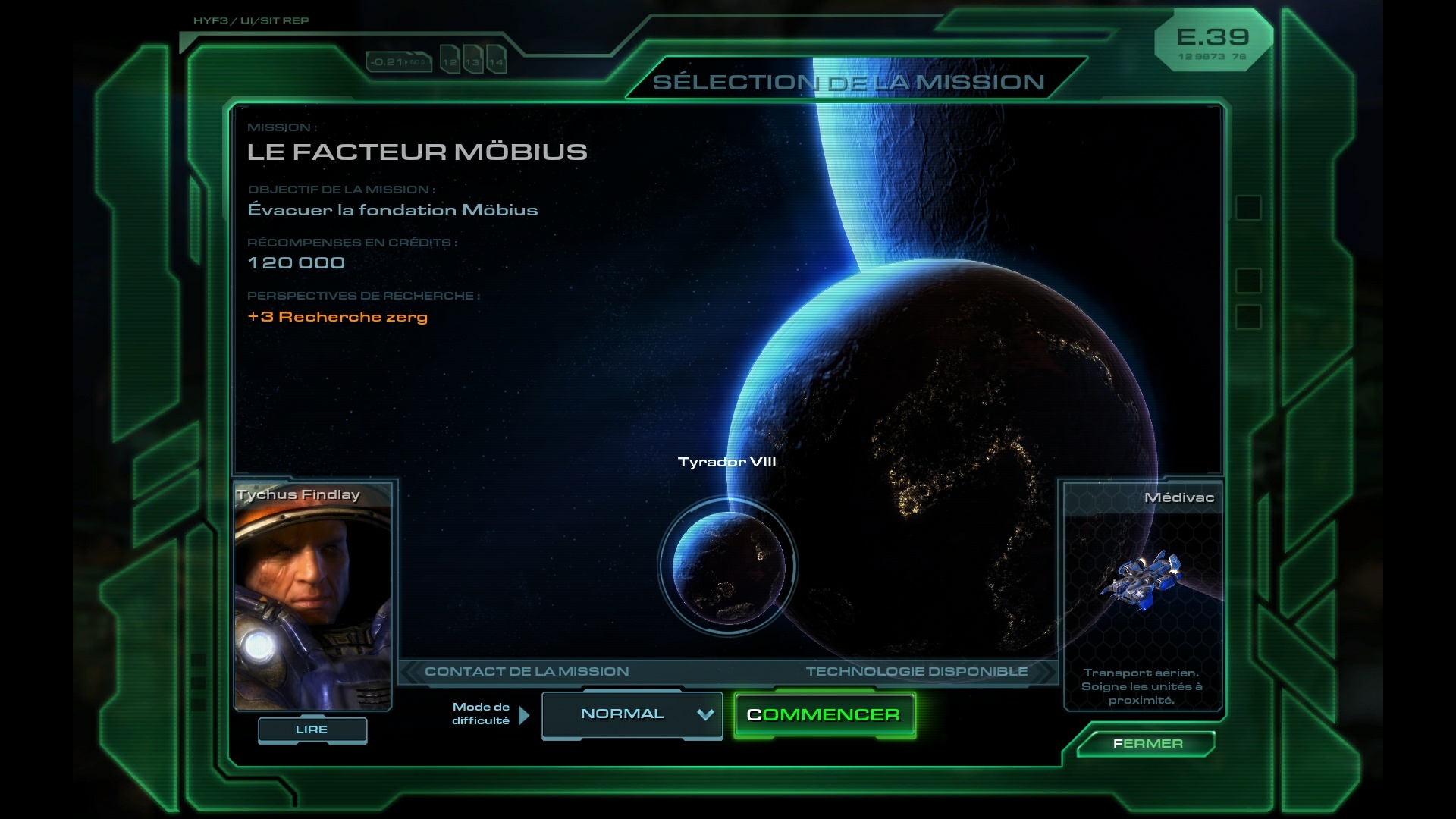The image size is (1456, 819).
Task: Select the Tyrador VIII planet marker
Action: coord(728,567)
